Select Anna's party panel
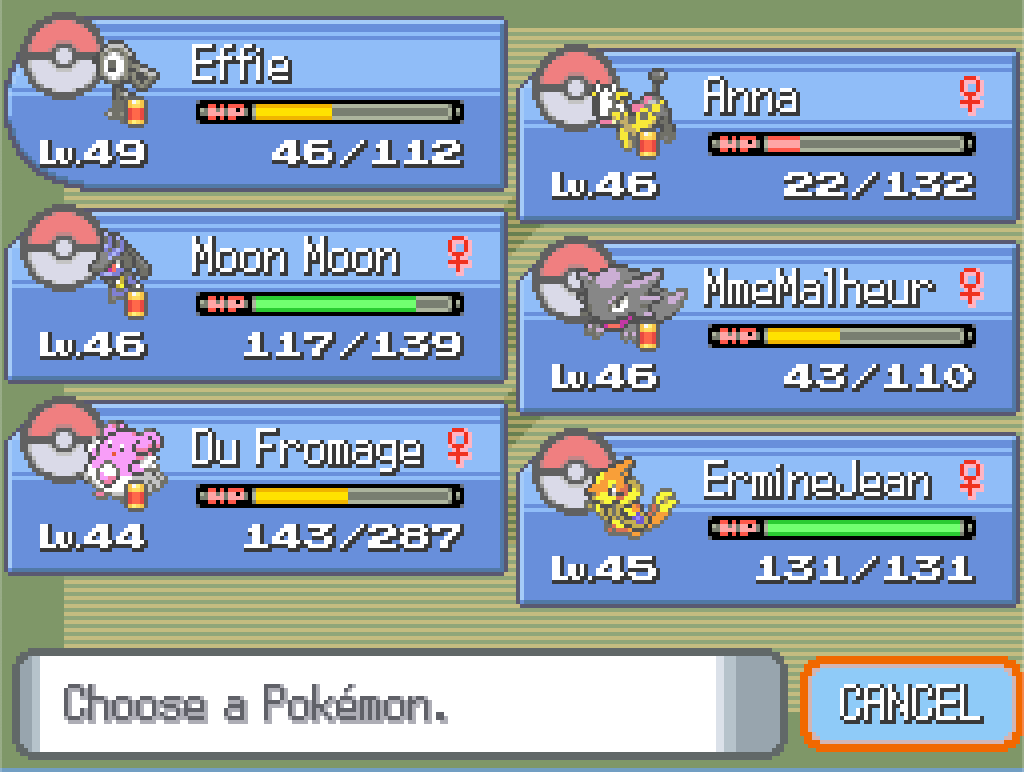This screenshot has height=772, width=1024. [768, 137]
